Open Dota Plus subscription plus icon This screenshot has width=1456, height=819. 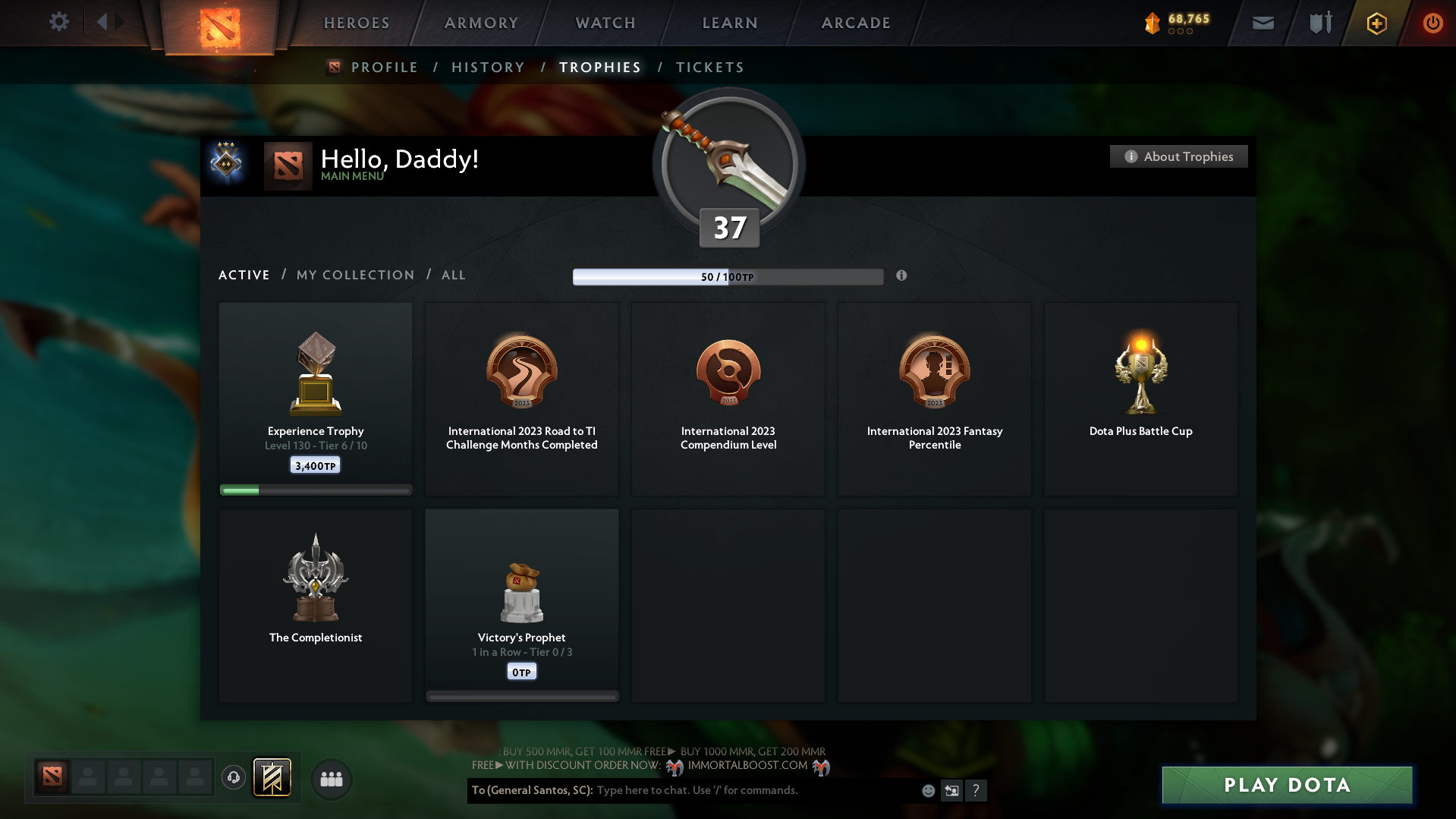click(1376, 23)
